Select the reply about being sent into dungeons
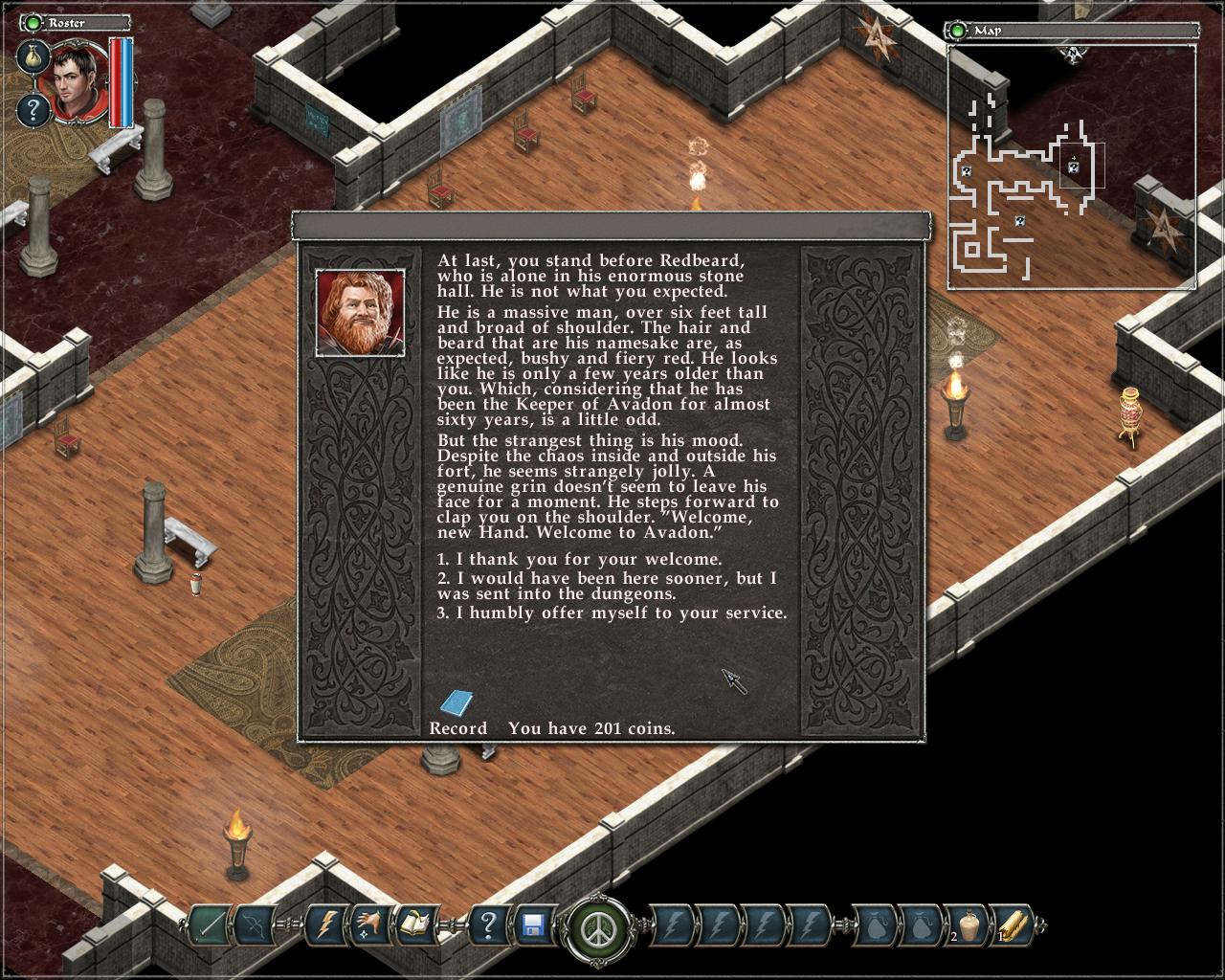The image size is (1225, 980). [x=607, y=586]
